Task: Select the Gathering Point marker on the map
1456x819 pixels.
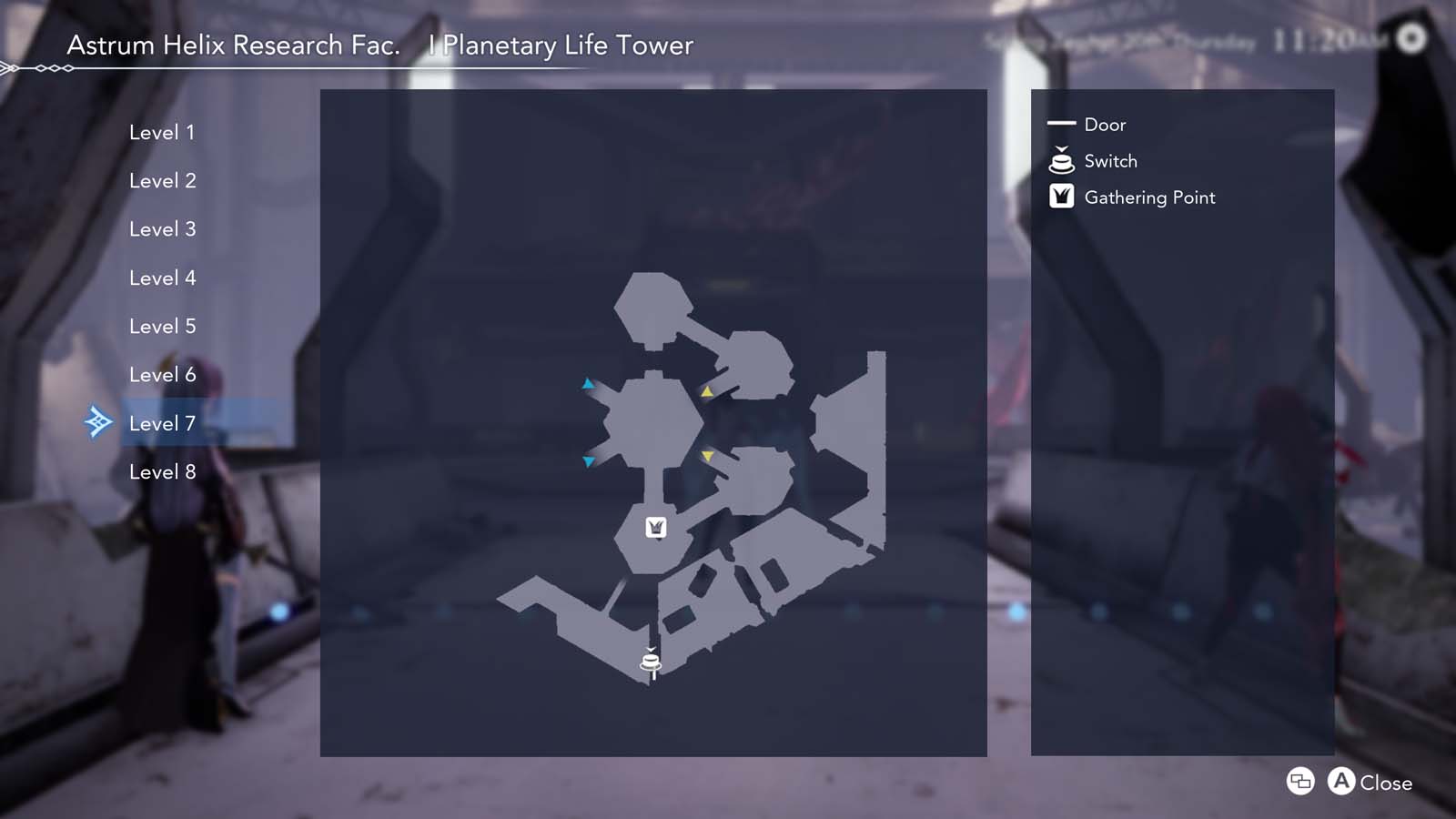Action: (x=654, y=526)
